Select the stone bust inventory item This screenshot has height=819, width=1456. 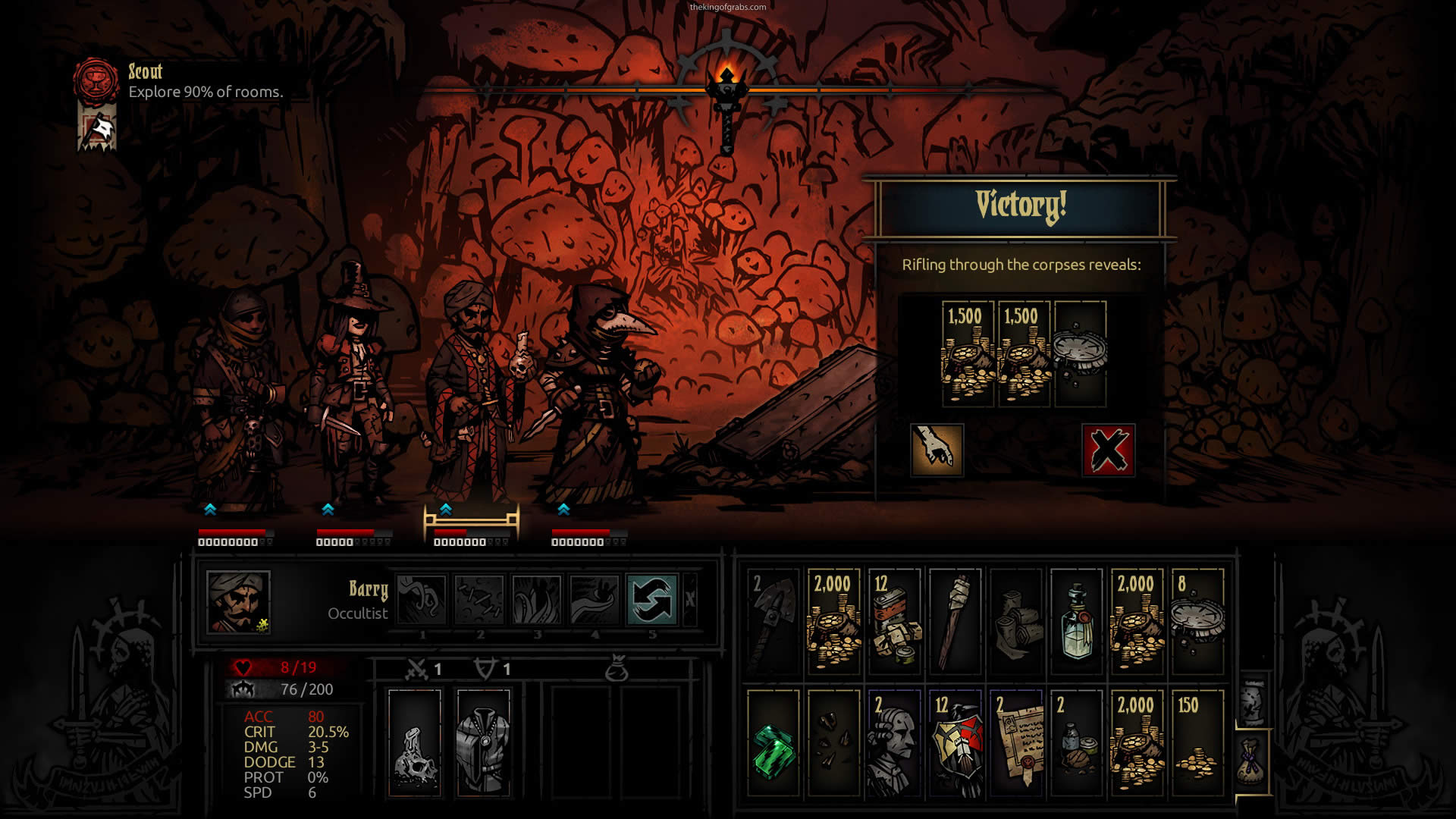point(894,742)
